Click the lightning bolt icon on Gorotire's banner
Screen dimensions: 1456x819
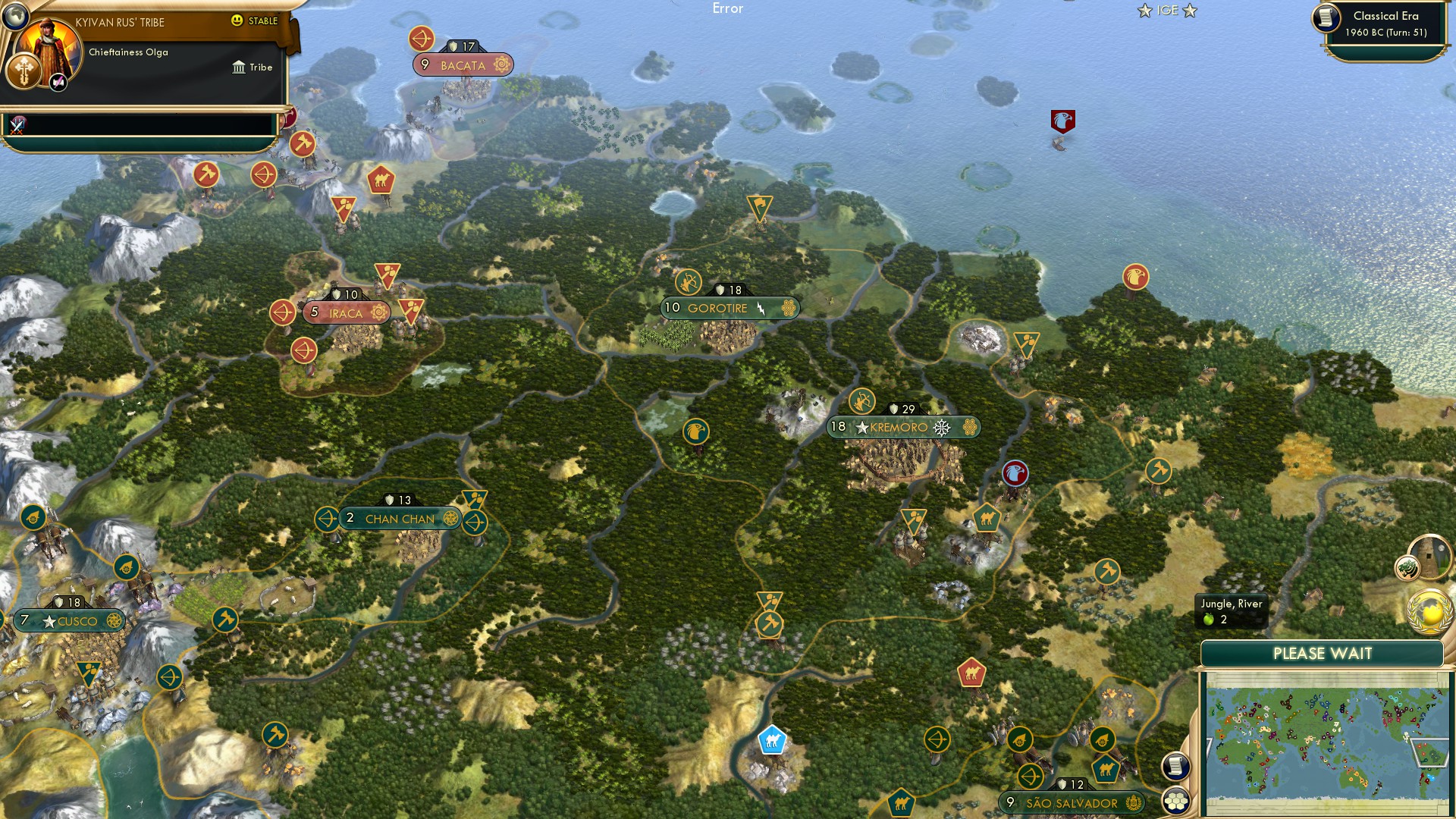(x=759, y=308)
